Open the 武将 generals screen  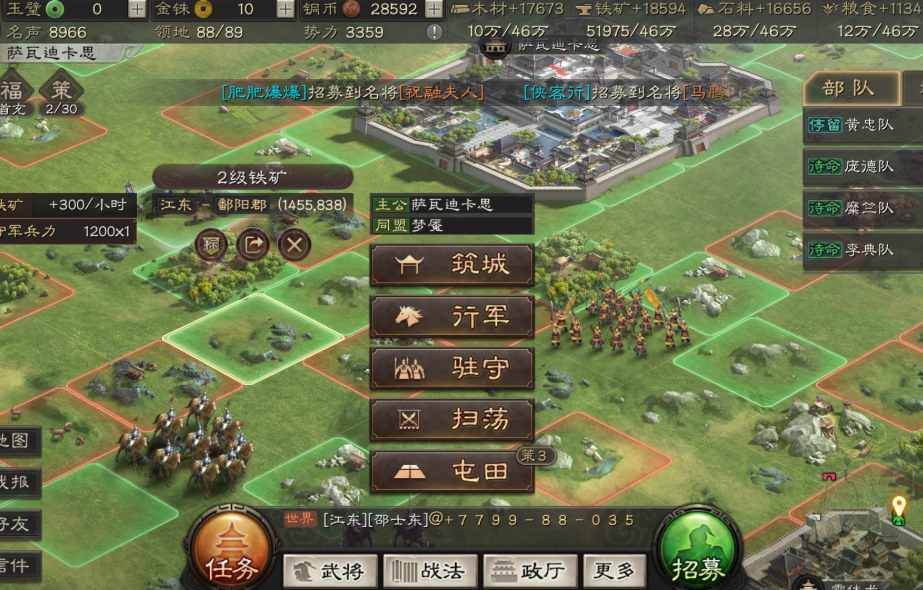(x=330, y=571)
